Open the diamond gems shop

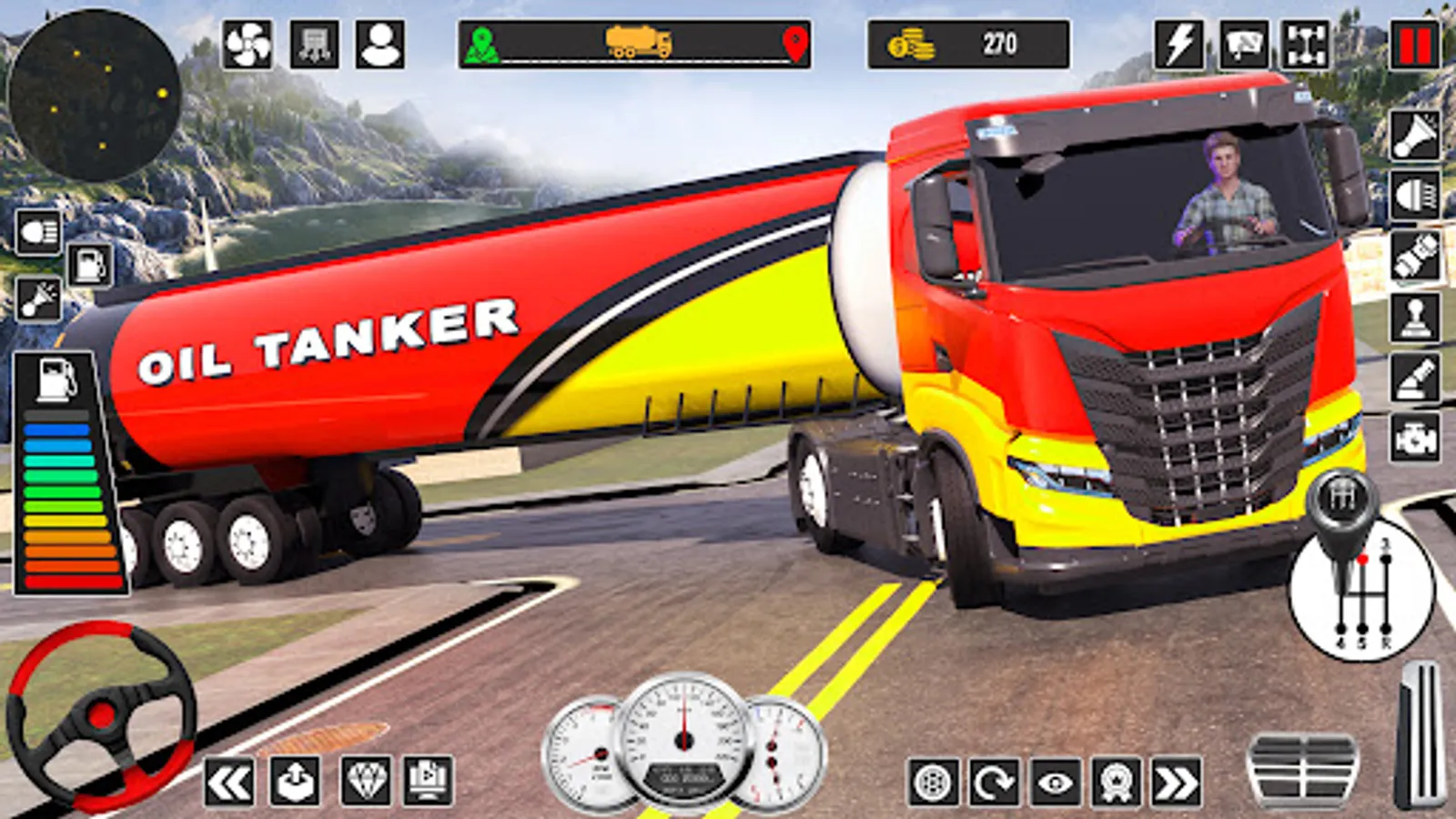click(x=366, y=782)
